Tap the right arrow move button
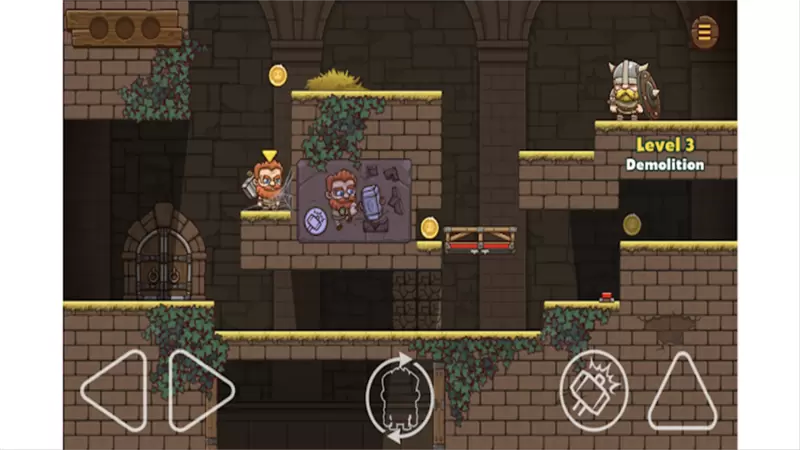Screen dimensions: 800x450 pyautogui.click(x=200, y=390)
